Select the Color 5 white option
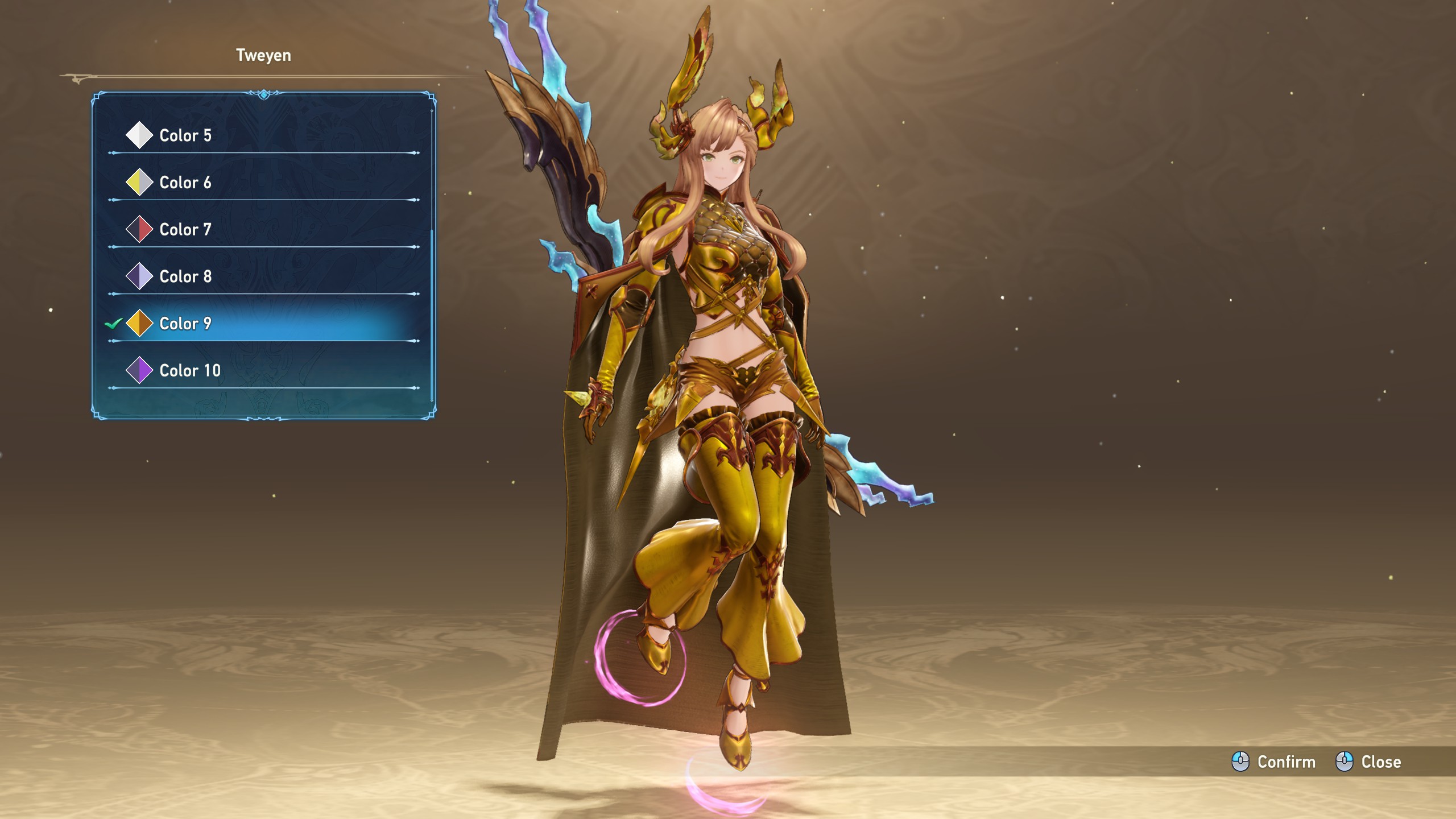1456x819 pixels. (185, 135)
